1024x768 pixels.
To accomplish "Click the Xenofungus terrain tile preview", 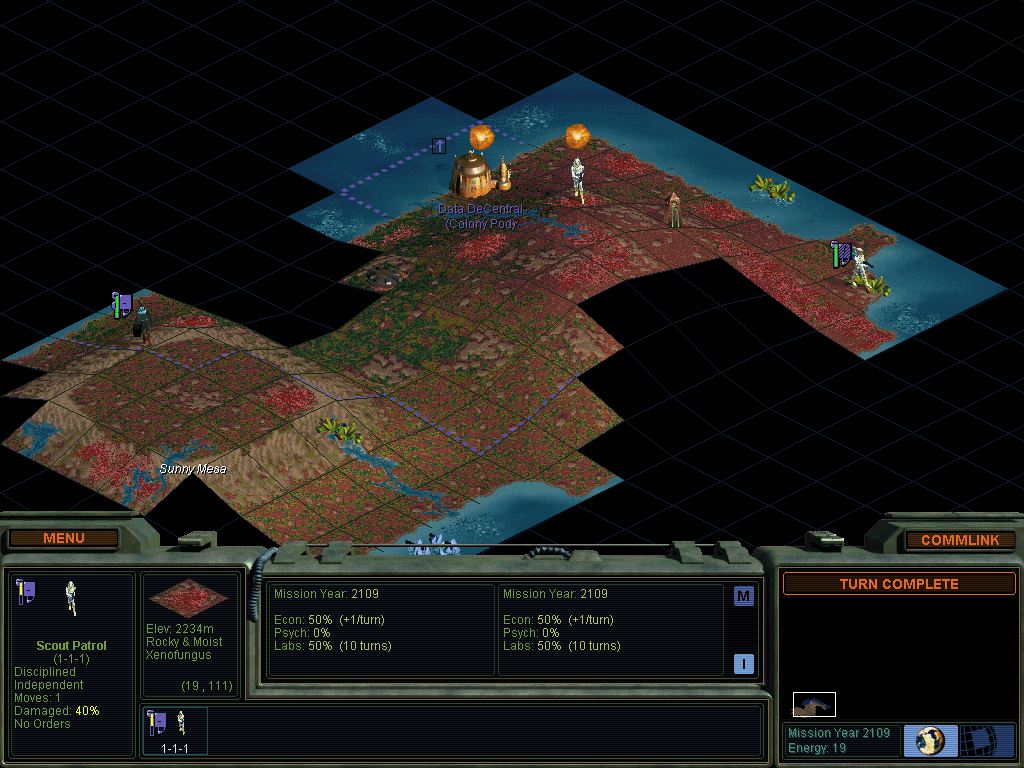I will tap(191, 597).
